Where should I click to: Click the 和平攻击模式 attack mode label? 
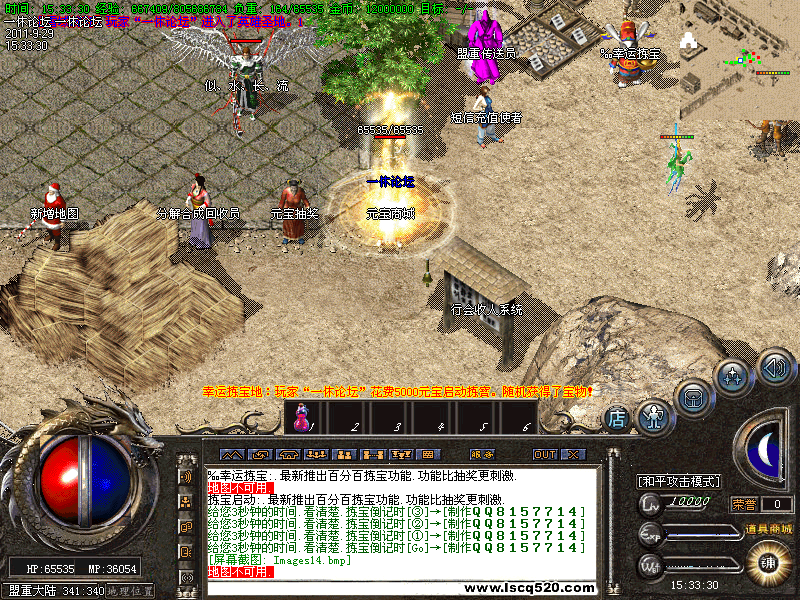coord(679,481)
